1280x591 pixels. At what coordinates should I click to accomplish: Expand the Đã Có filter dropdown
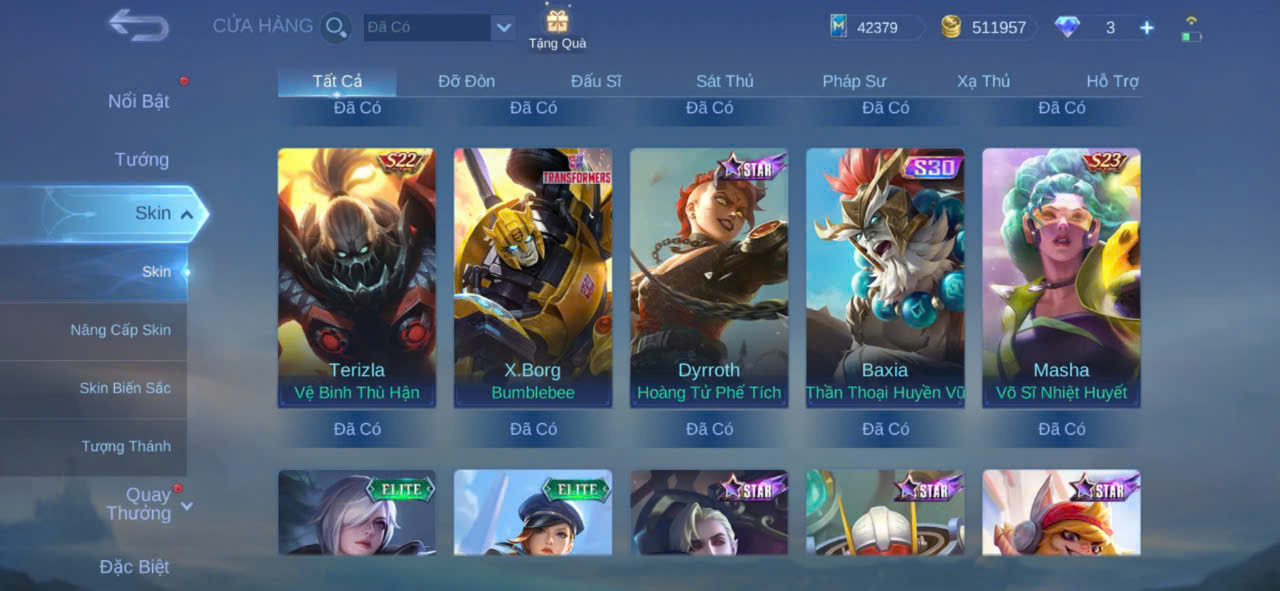coord(503,27)
